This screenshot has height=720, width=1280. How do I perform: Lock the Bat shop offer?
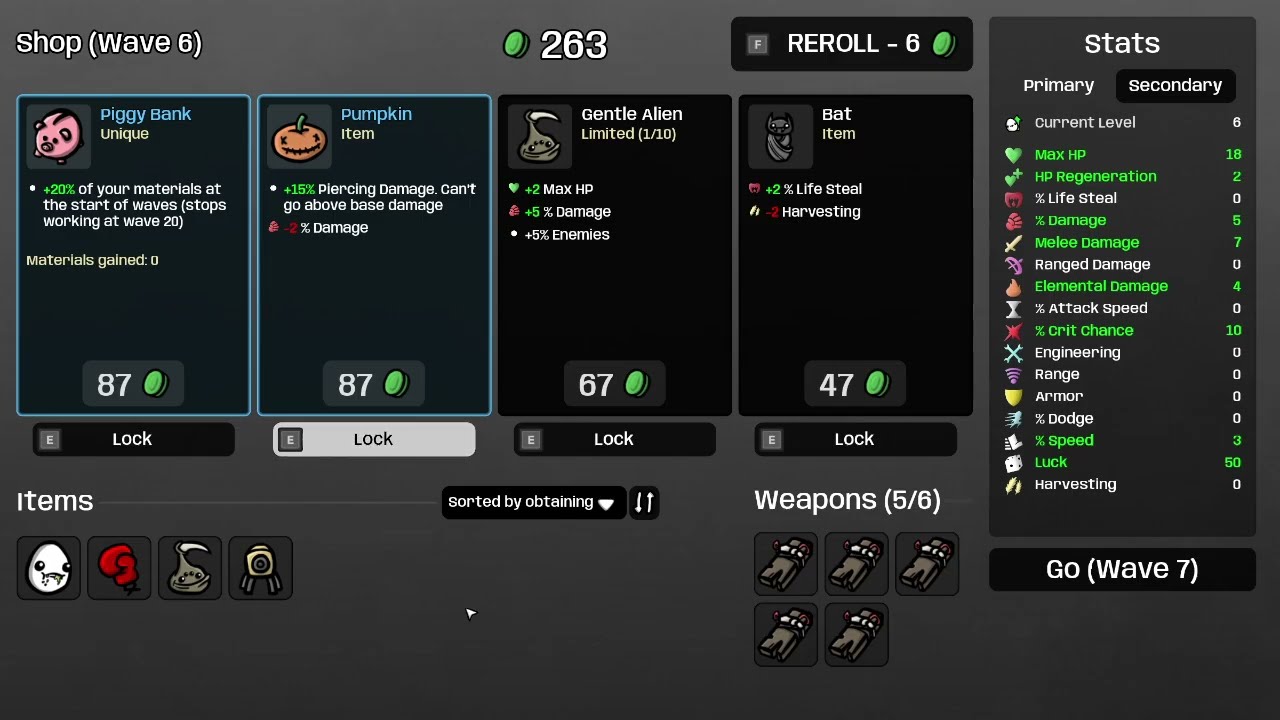click(855, 439)
